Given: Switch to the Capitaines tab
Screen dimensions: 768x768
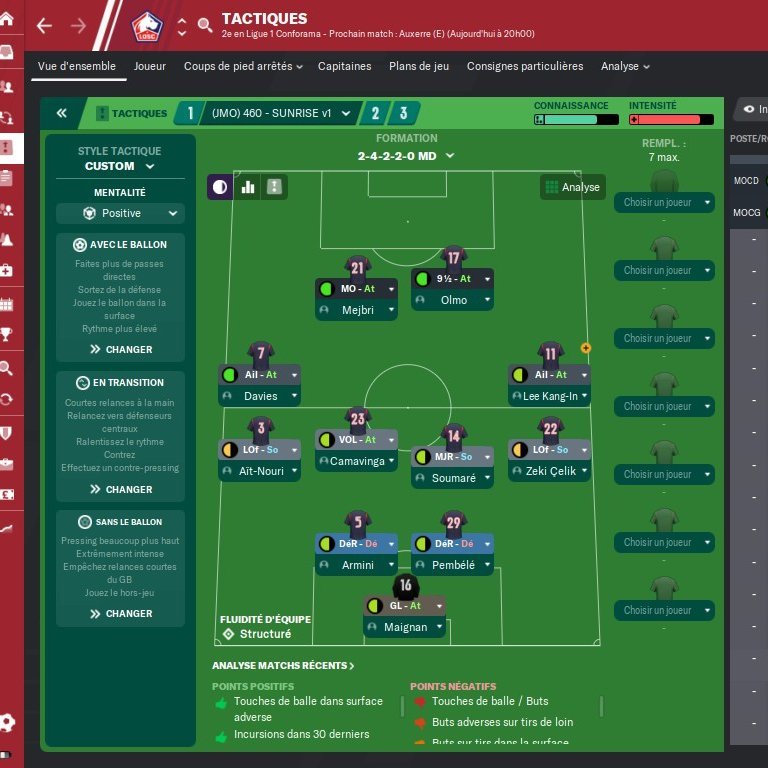Looking at the screenshot, I should pos(344,66).
